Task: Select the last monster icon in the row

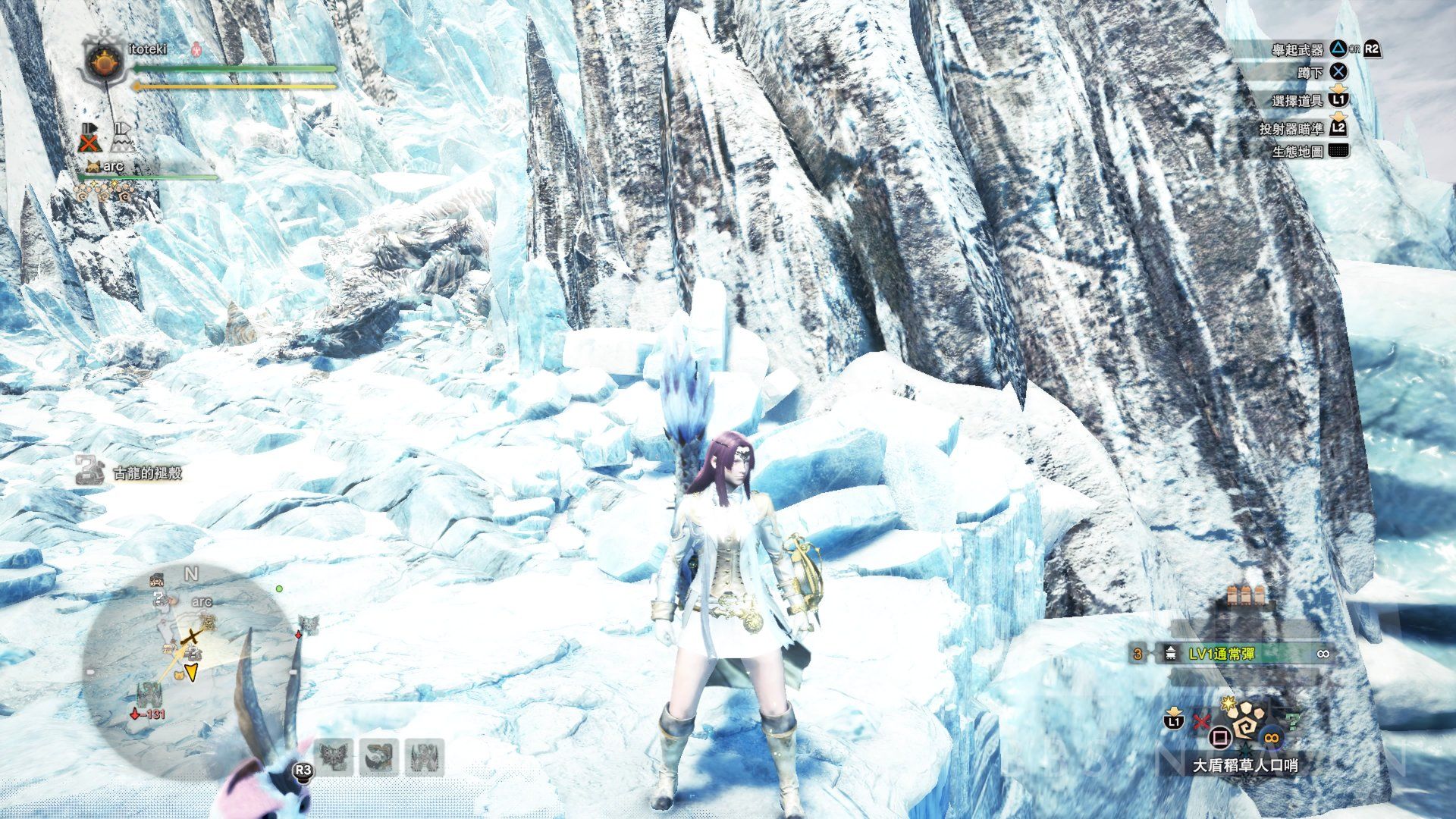Action: 425,758
